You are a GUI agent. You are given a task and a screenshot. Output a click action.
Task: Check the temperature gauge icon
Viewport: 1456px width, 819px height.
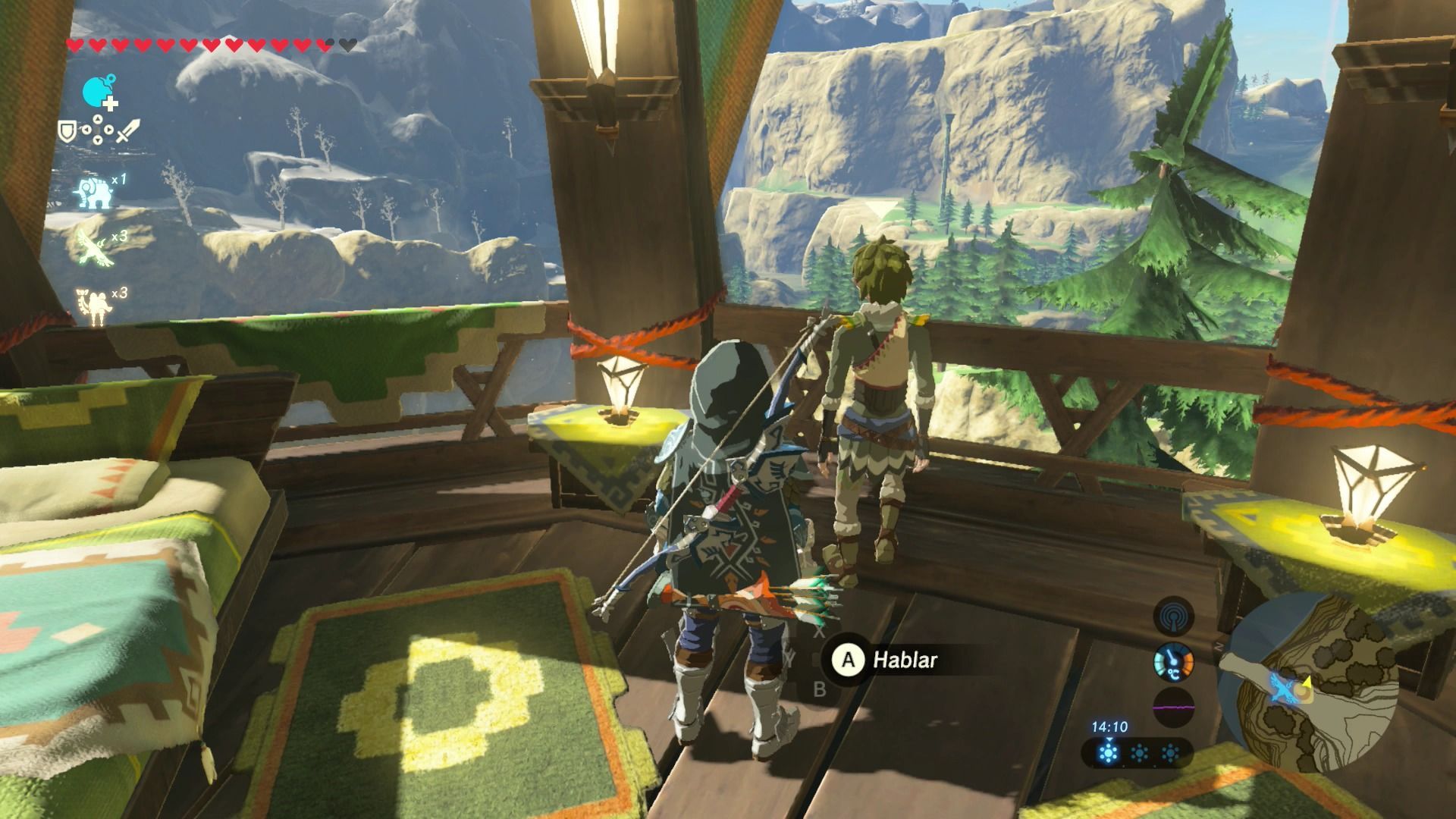click(x=1173, y=663)
